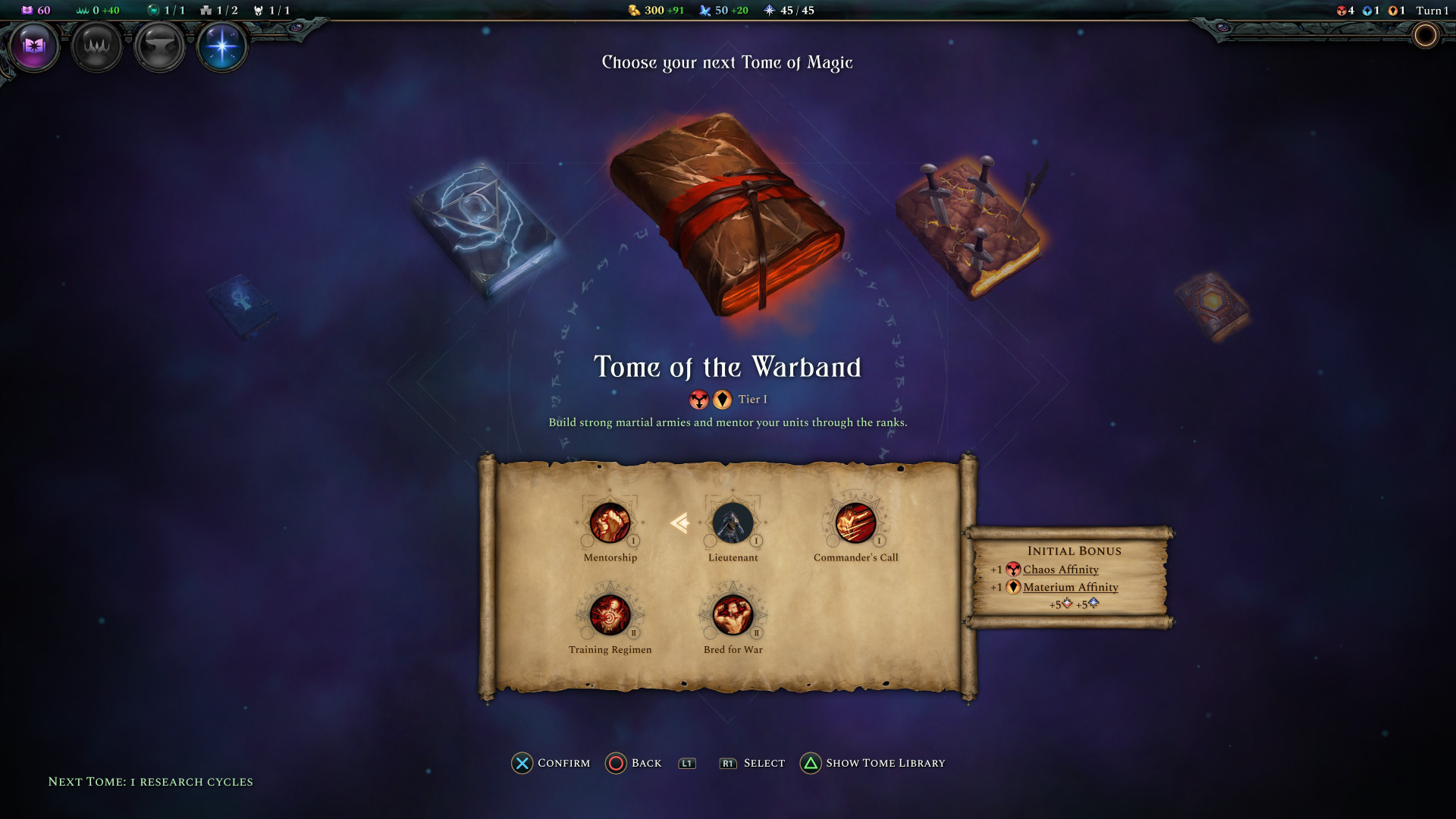Image resolution: width=1456 pixels, height=819 pixels.
Task: Open the crown empire development button
Action: (97, 46)
